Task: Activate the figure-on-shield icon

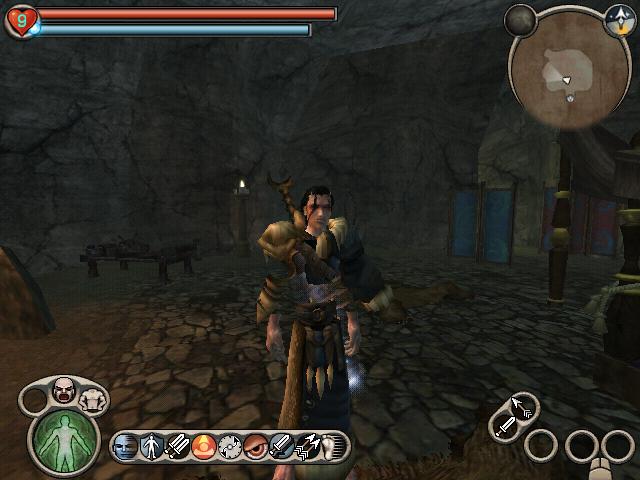Action: click(x=153, y=446)
